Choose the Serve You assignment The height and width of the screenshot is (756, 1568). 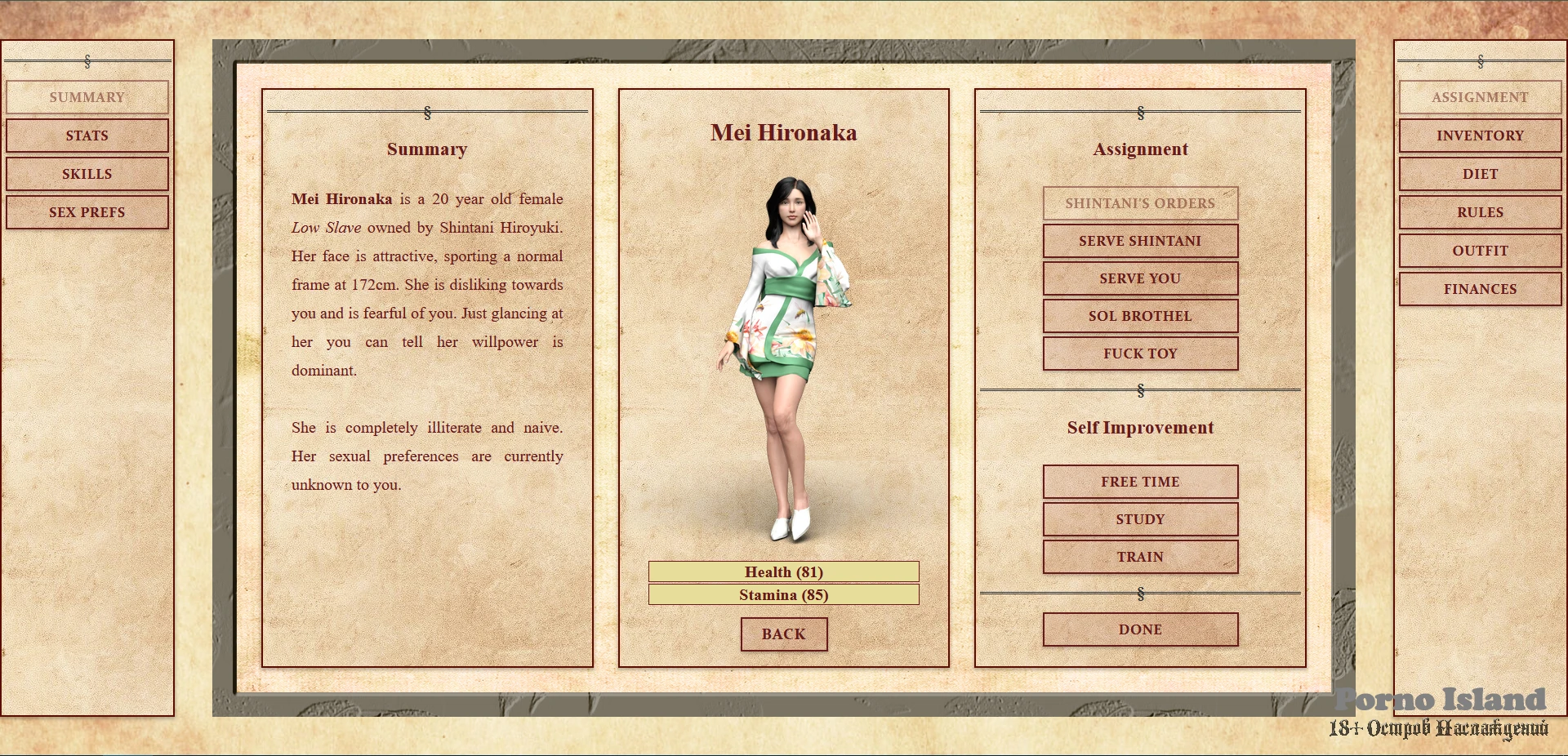coord(1140,278)
